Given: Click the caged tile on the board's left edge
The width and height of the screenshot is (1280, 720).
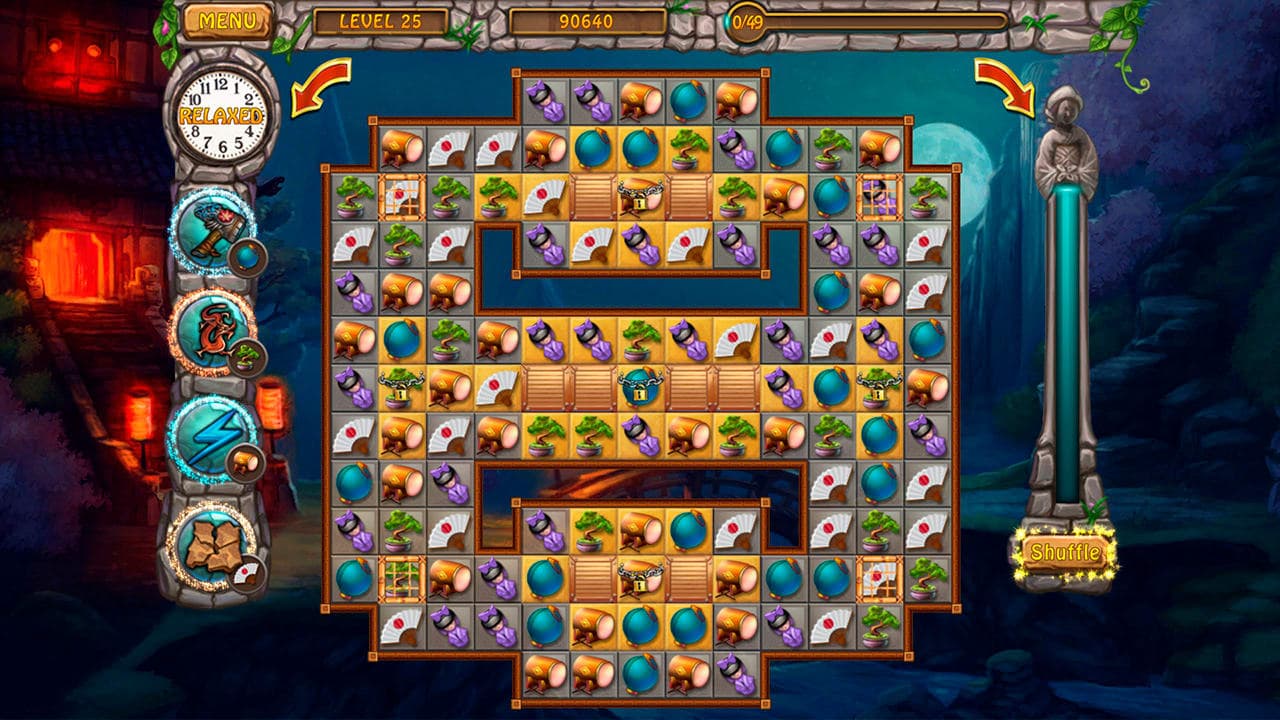Looking at the screenshot, I should point(403,198).
